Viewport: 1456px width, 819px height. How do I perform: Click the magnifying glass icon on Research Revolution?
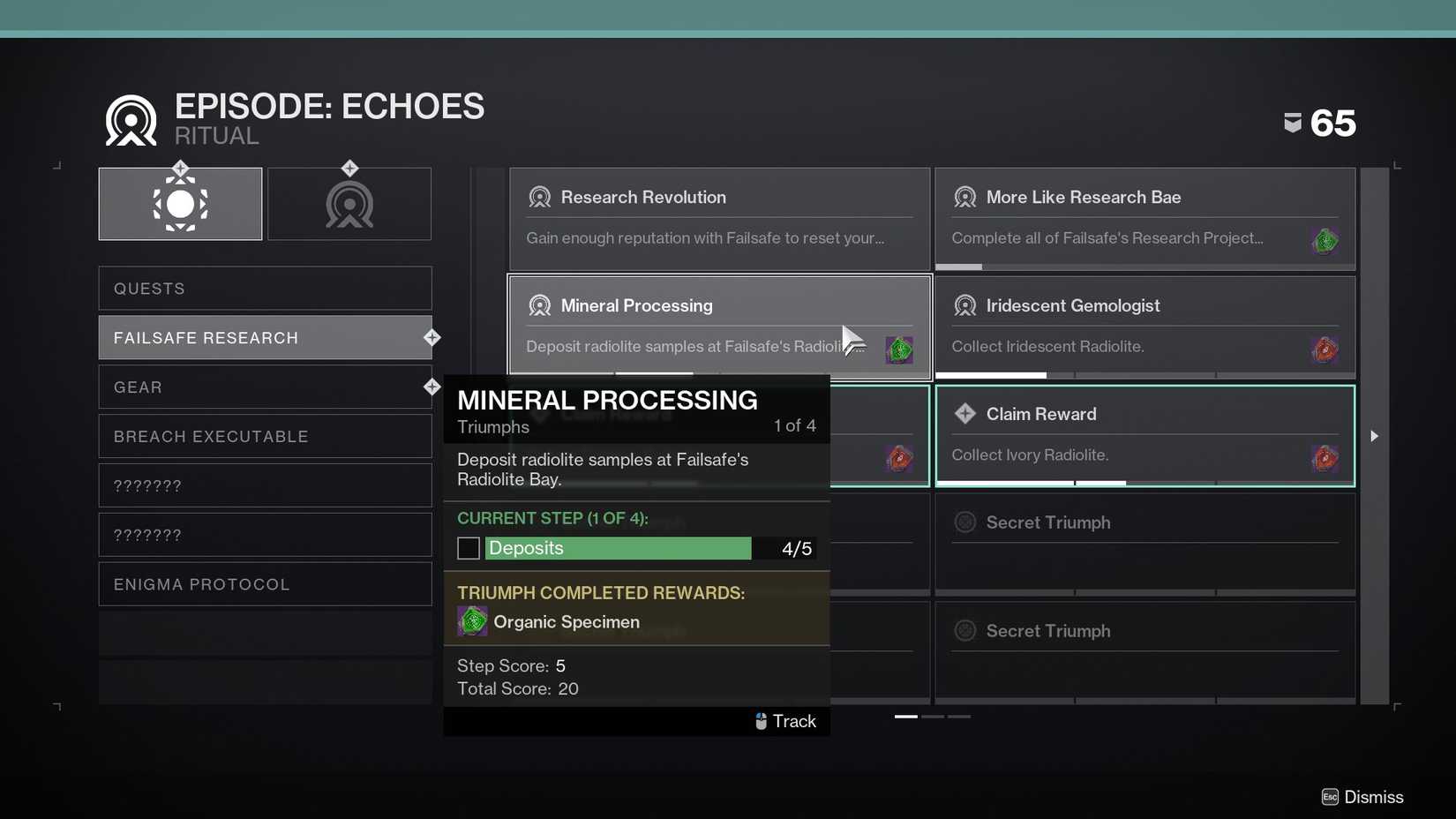[540, 197]
